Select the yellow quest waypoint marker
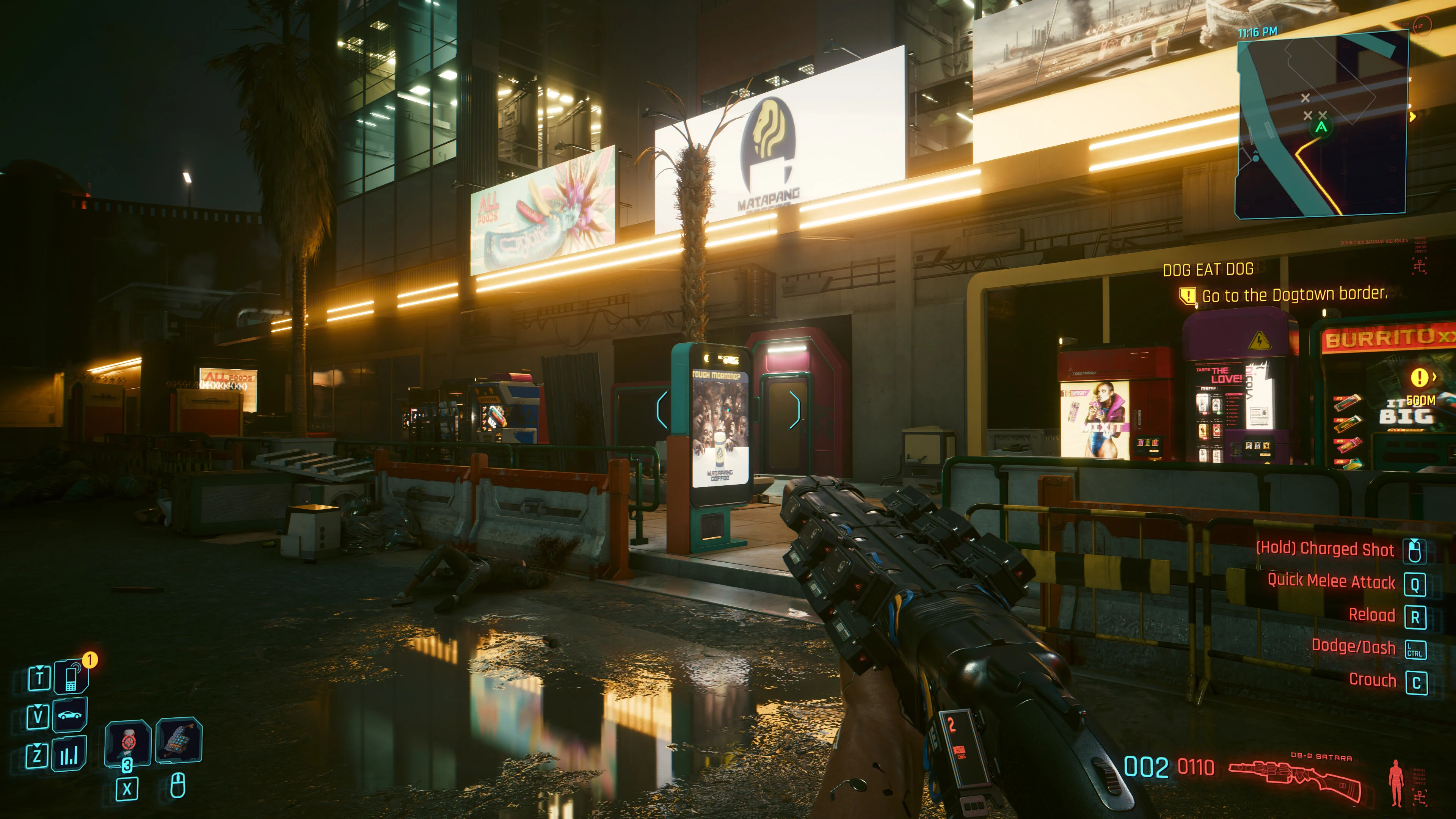Viewport: 1456px width, 819px height. coord(1420,377)
